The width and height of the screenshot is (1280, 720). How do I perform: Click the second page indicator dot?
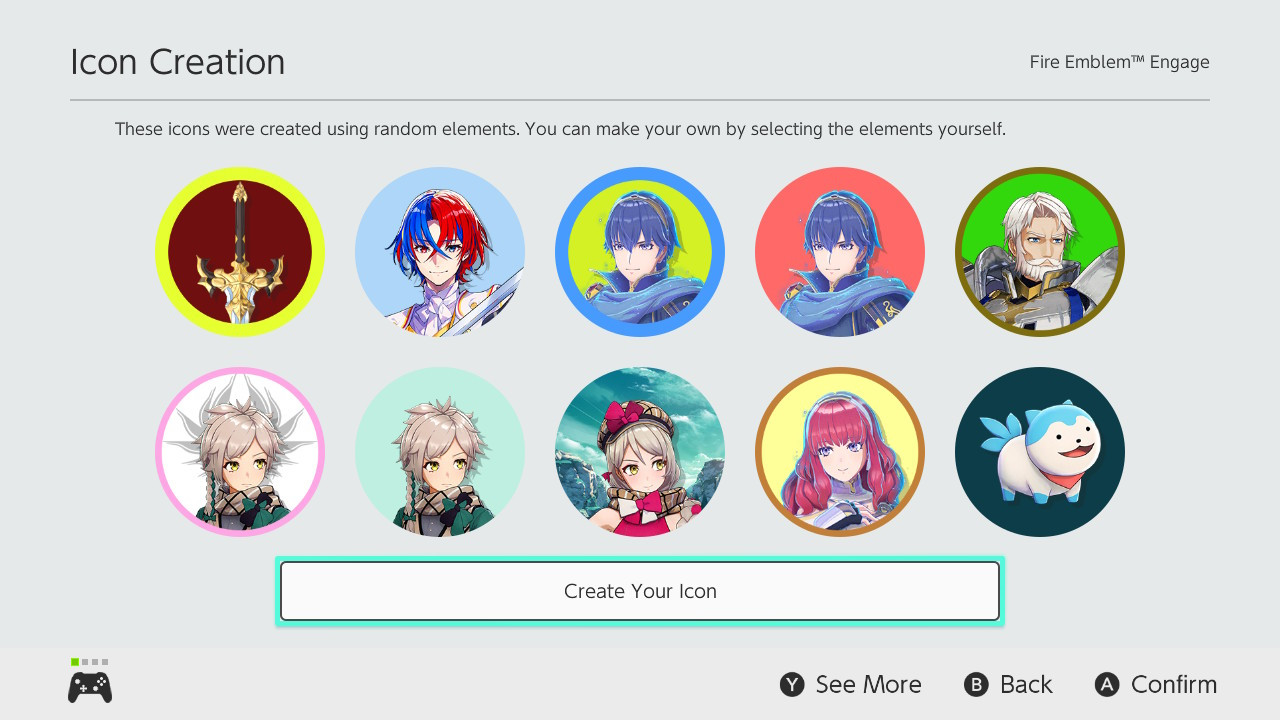tap(83, 661)
